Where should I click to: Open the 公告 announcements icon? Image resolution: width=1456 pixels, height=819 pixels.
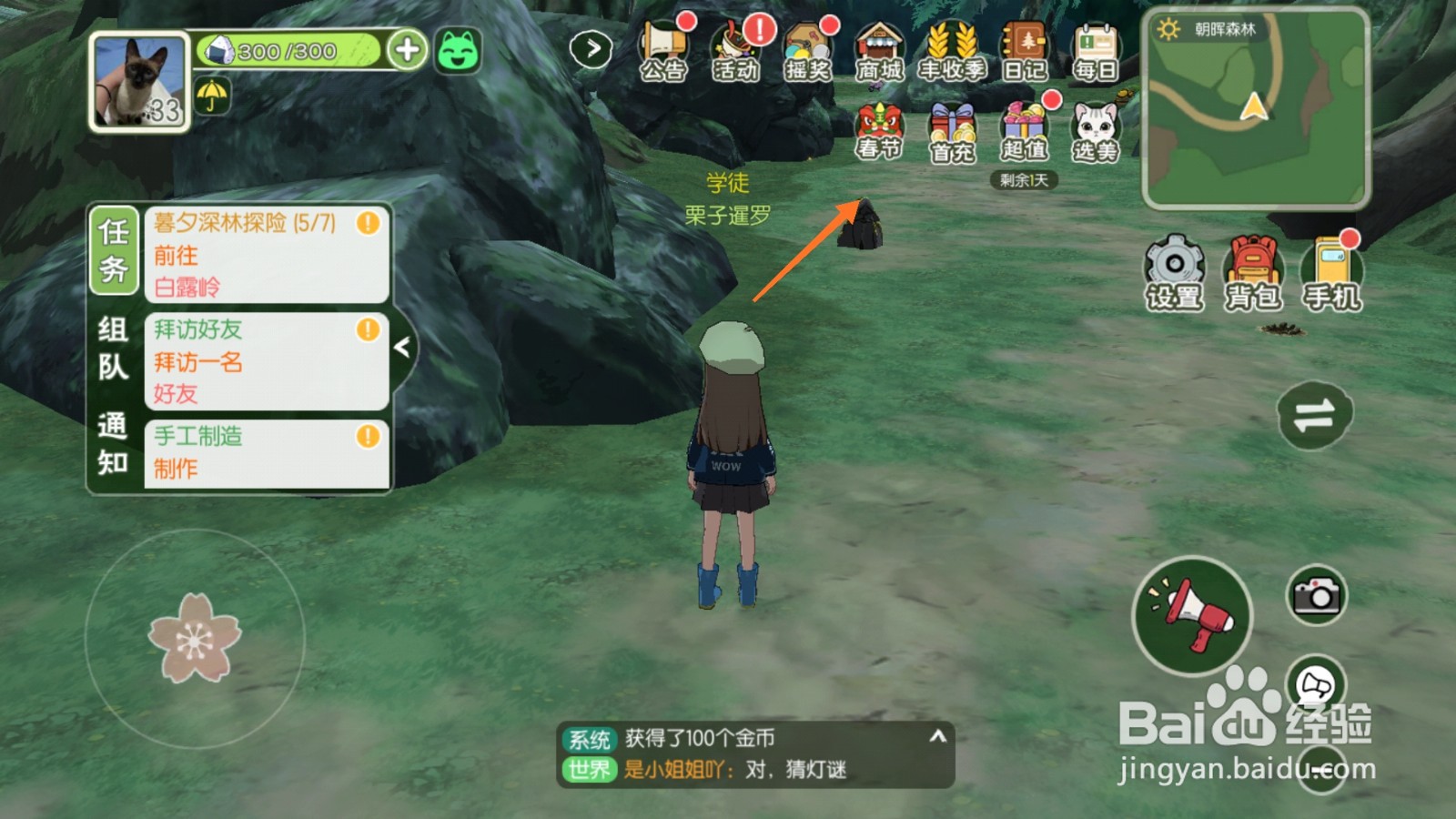point(662,50)
